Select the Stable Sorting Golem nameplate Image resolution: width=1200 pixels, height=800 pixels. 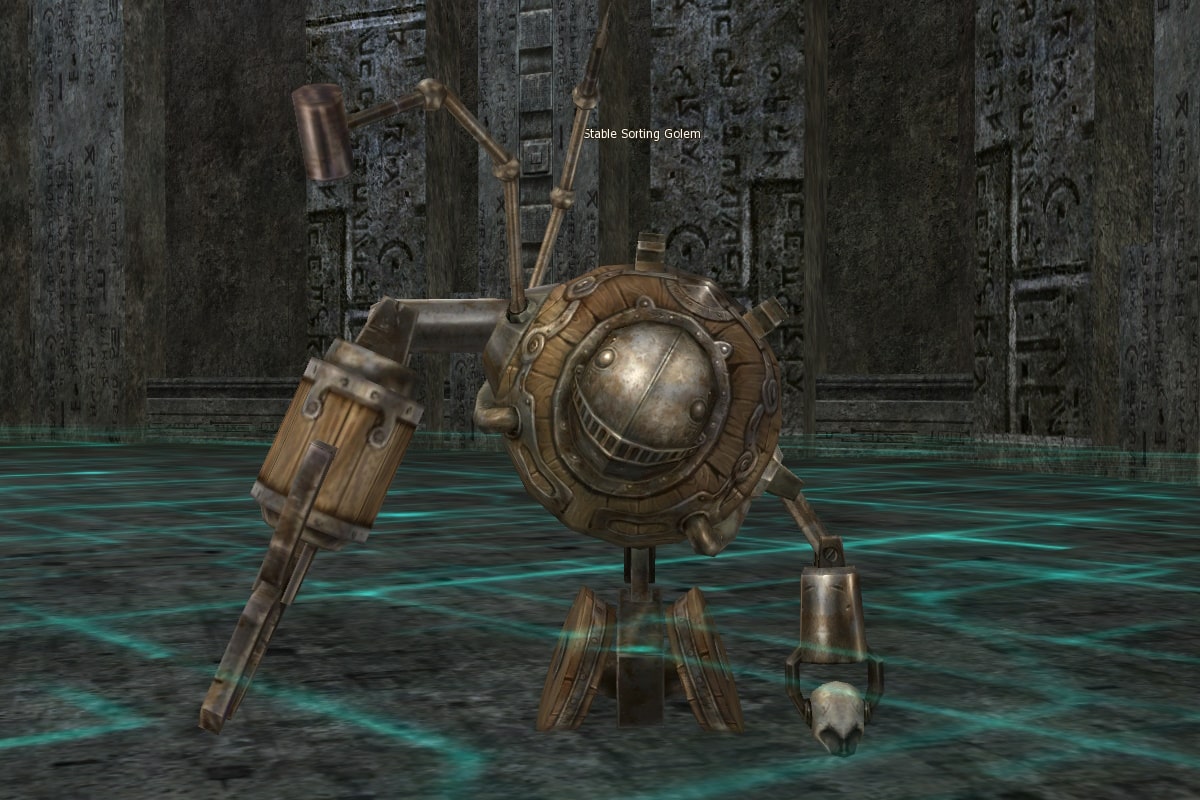pyautogui.click(x=642, y=134)
